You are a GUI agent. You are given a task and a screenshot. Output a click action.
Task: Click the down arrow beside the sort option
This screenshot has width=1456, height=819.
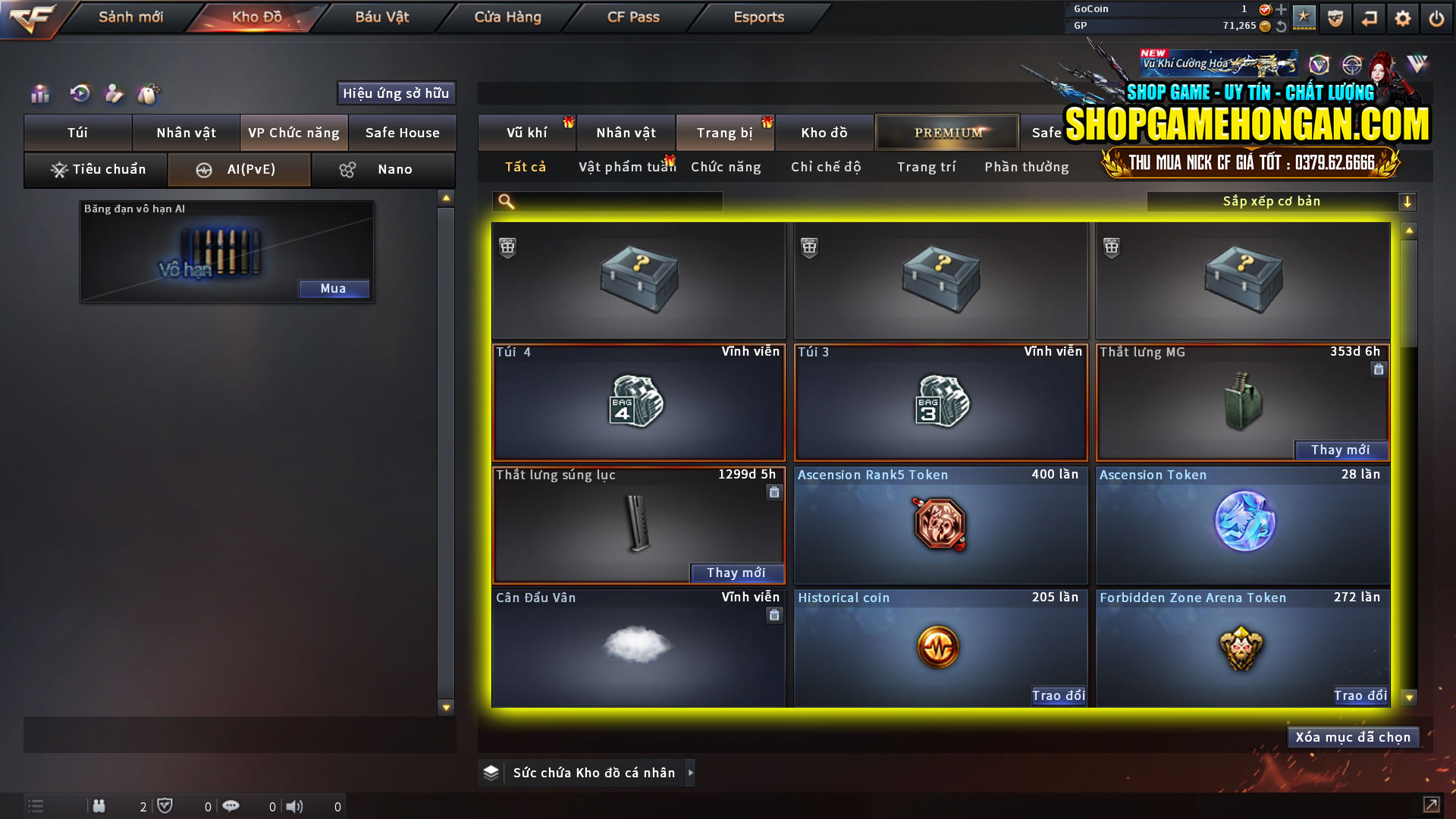pos(1409,201)
